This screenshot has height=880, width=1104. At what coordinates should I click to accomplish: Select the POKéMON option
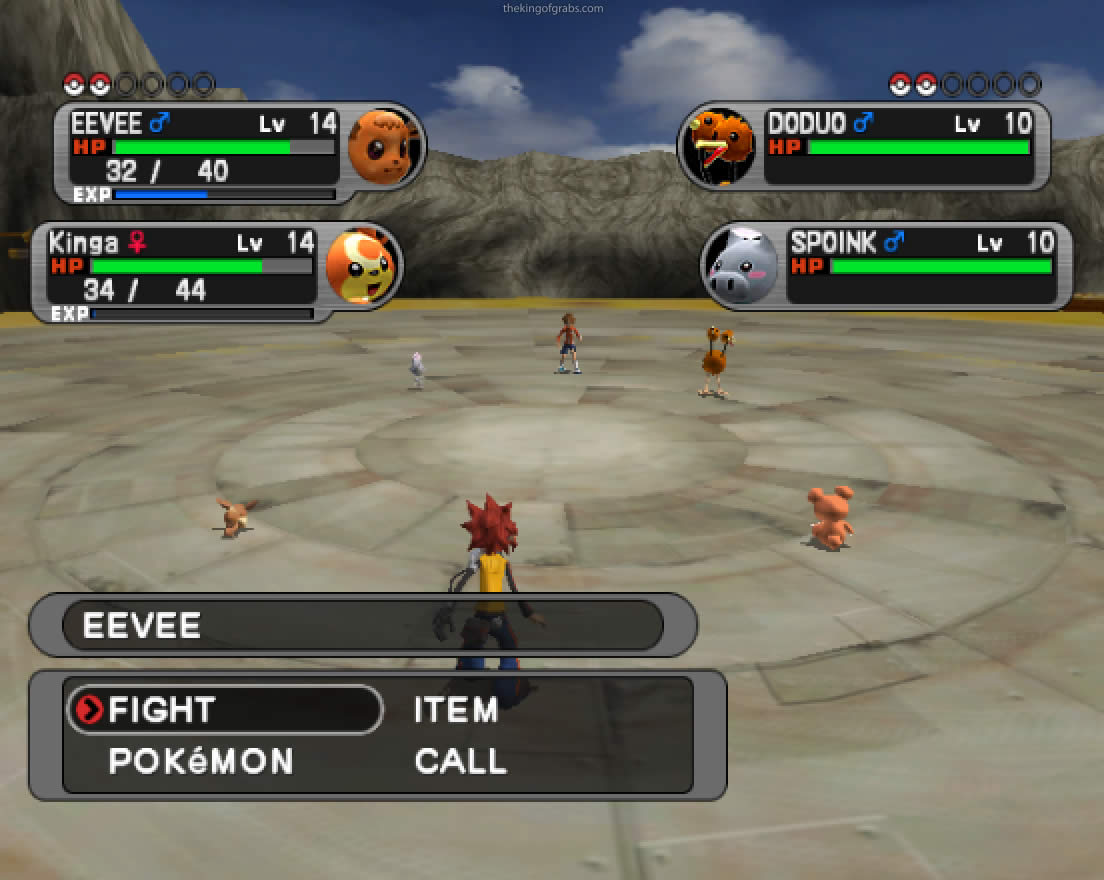pyautogui.click(x=201, y=761)
